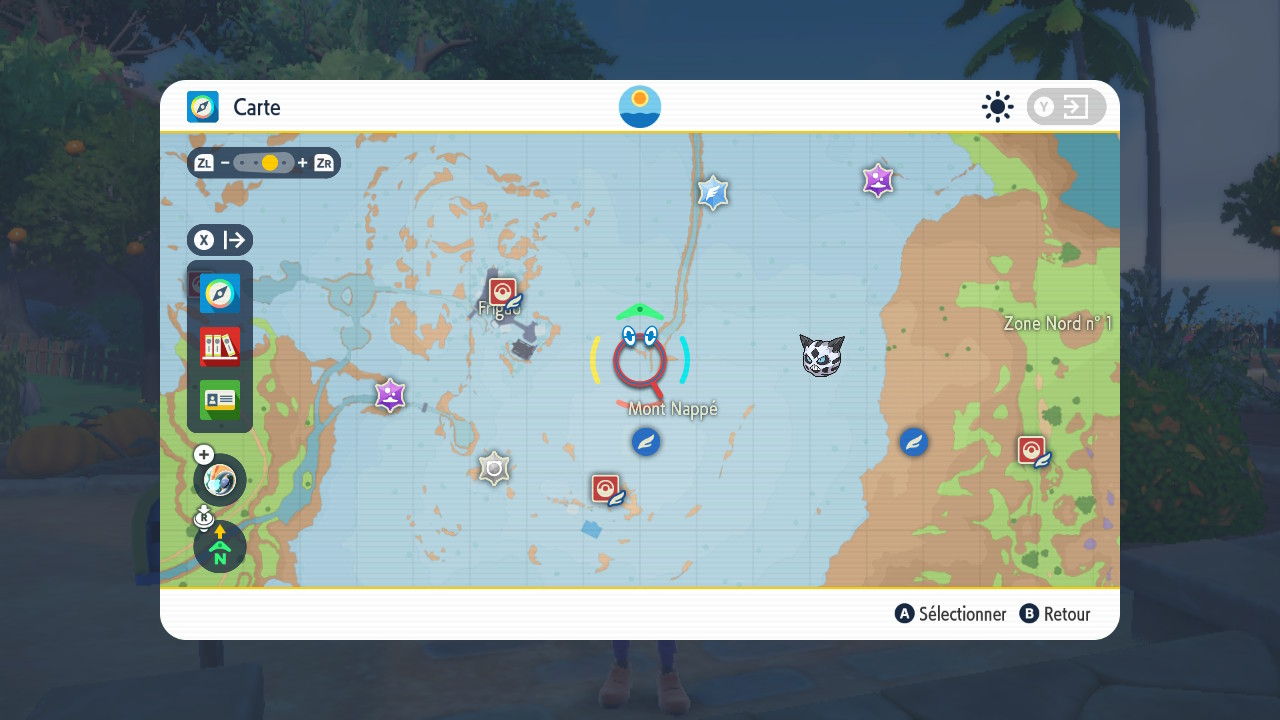This screenshot has height=720, width=1280.
Task: Select the Pokémon Center south of Mont Nappé
Action: pyautogui.click(x=607, y=489)
